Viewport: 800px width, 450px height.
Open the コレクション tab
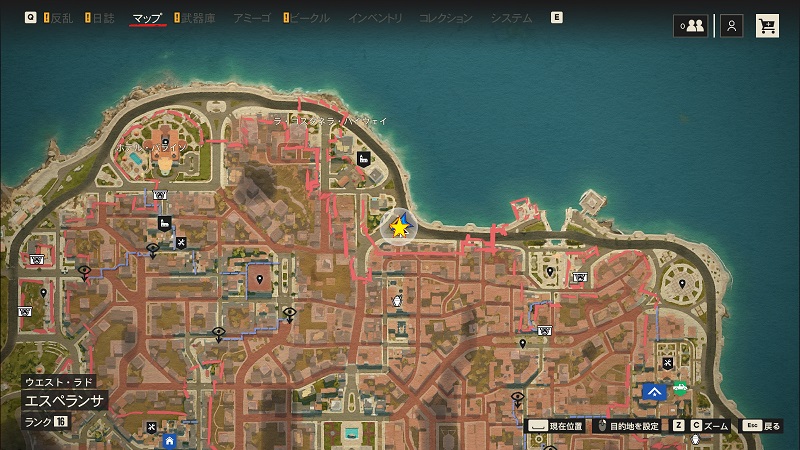point(446,18)
